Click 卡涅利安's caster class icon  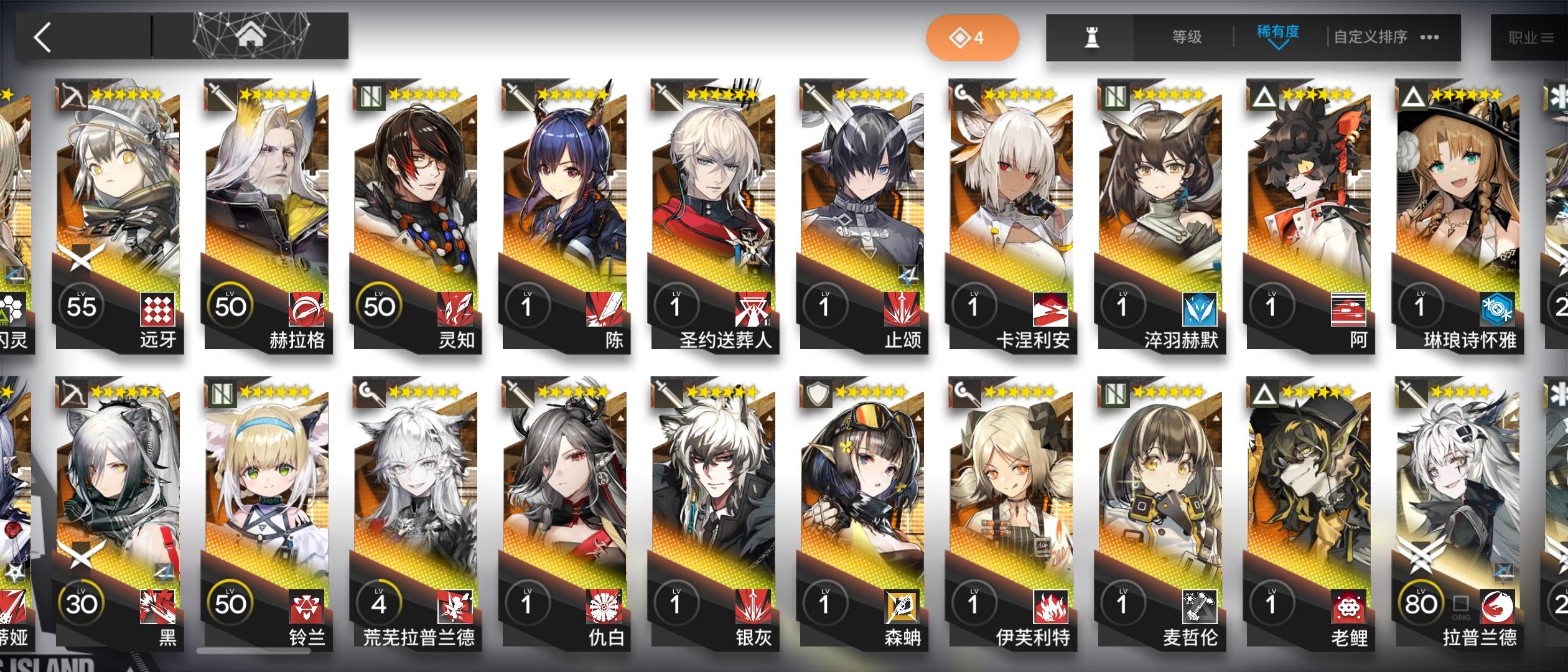point(963,93)
